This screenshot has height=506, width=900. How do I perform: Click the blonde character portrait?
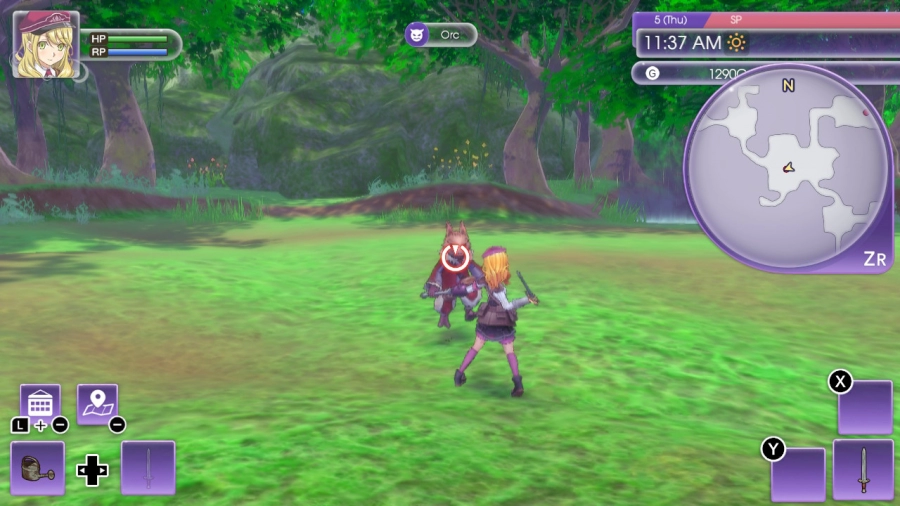pos(45,45)
